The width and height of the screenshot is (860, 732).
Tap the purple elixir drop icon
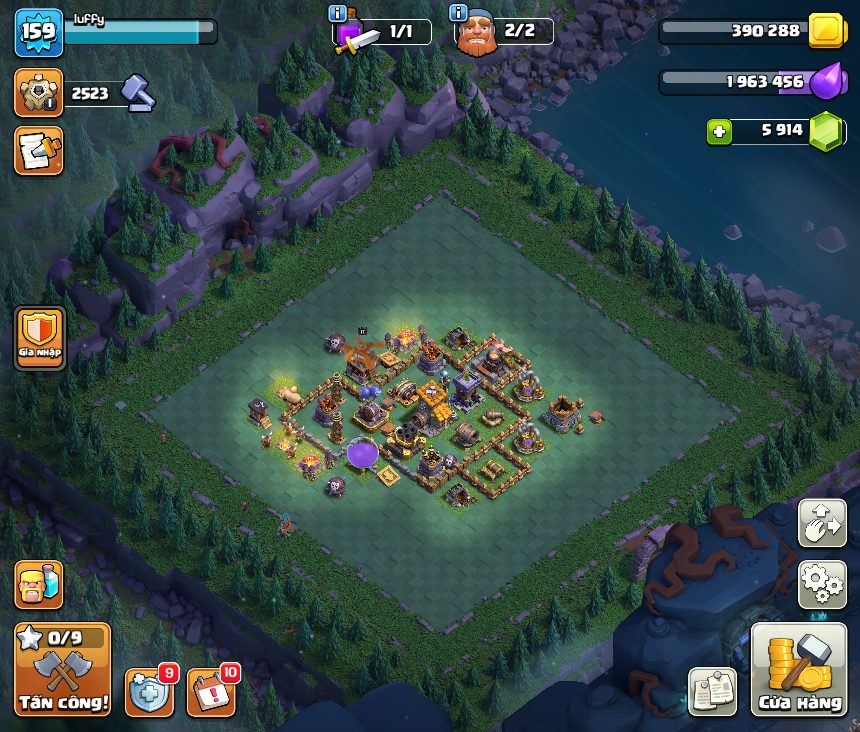click(827, 81)
